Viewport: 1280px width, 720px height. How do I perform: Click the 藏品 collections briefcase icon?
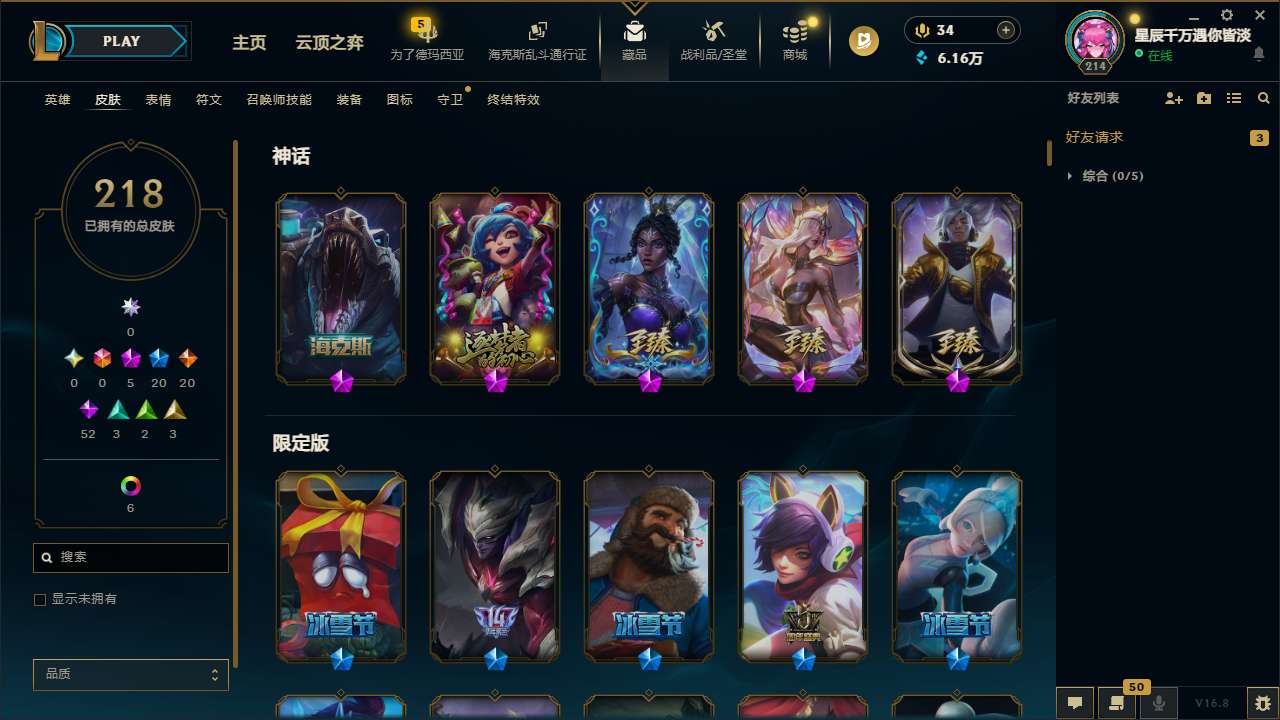coord(635,30)
